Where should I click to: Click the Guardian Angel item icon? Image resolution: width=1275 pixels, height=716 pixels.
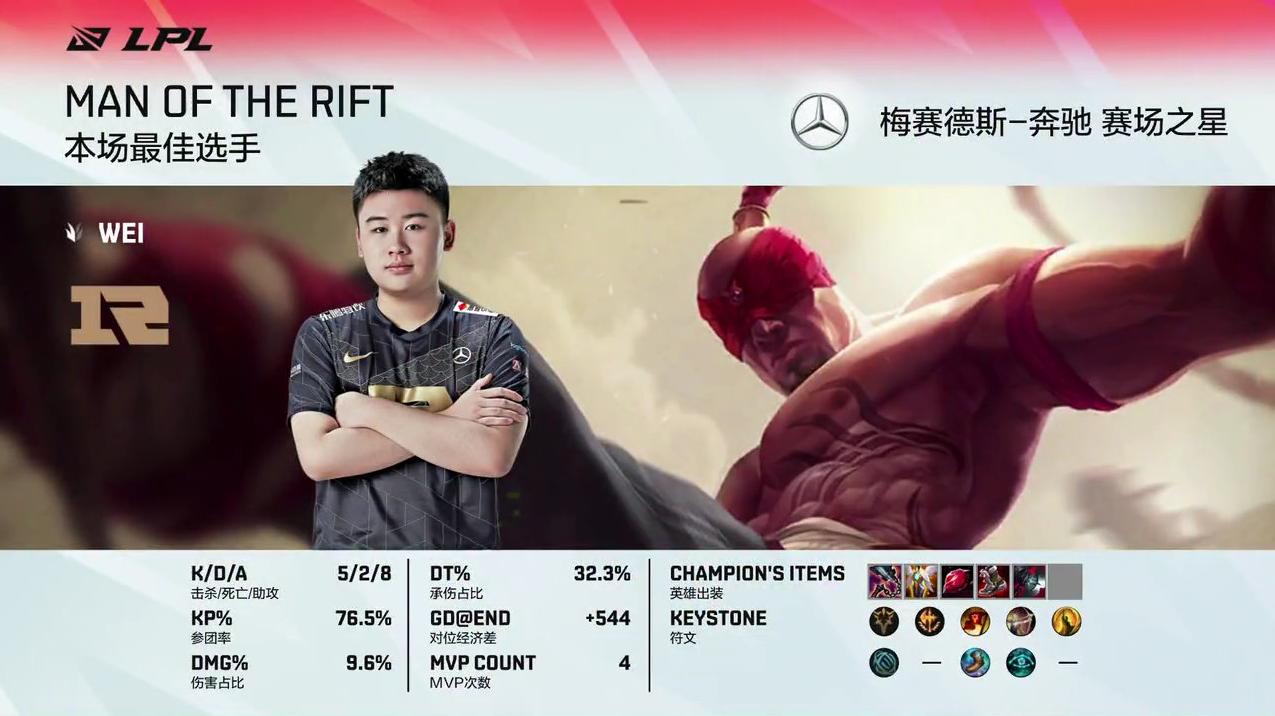pyautogui.click(x=920, y=581)
